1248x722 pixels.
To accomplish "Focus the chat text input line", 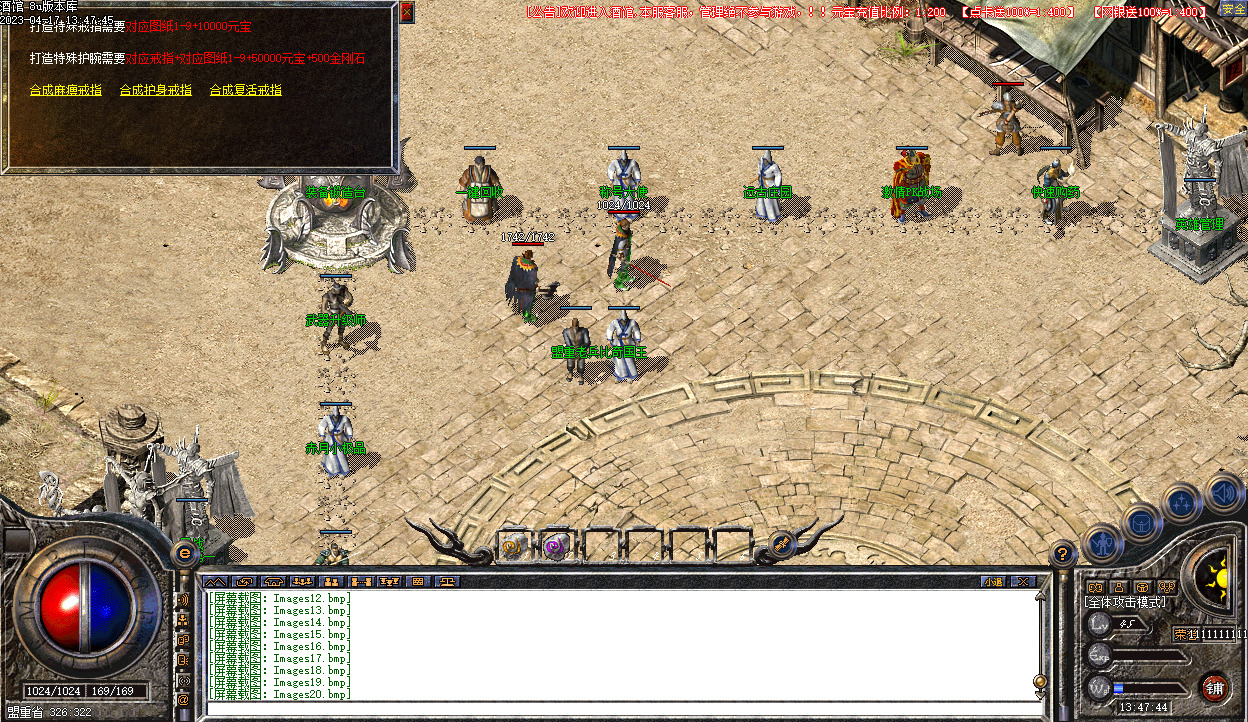I will tap(620, 706).
